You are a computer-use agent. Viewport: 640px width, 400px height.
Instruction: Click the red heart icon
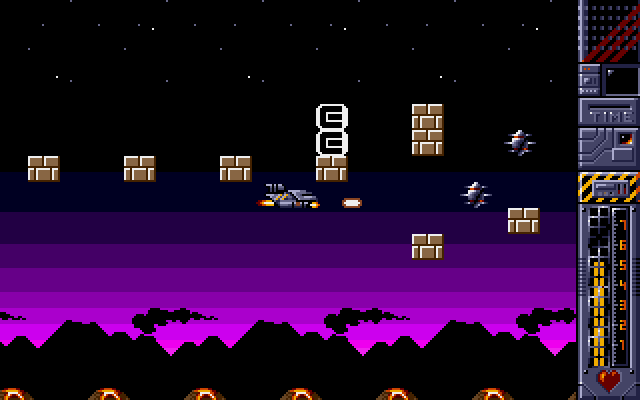(x=608, y=380)
